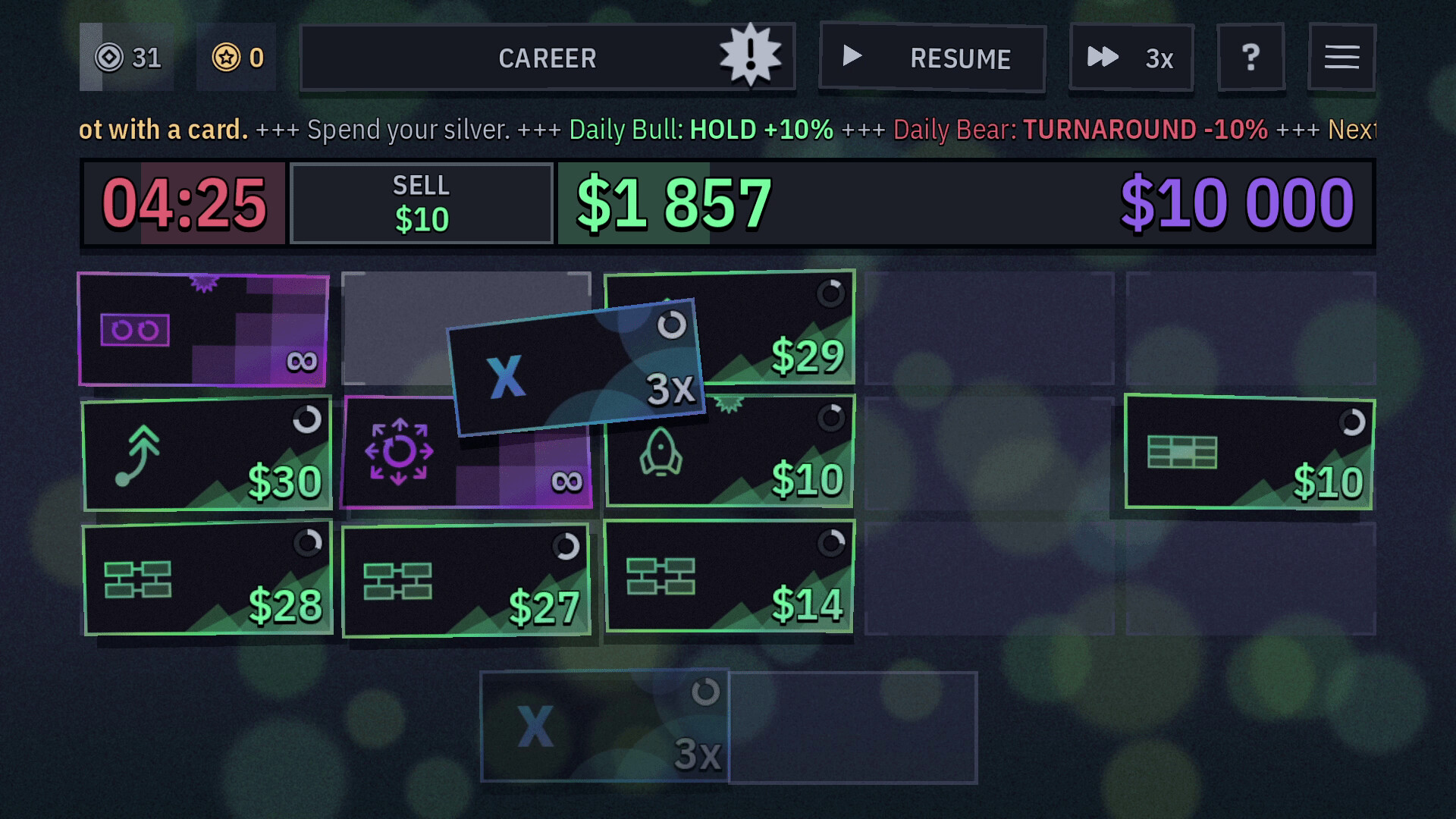Click the CAREER title banner

547,58
